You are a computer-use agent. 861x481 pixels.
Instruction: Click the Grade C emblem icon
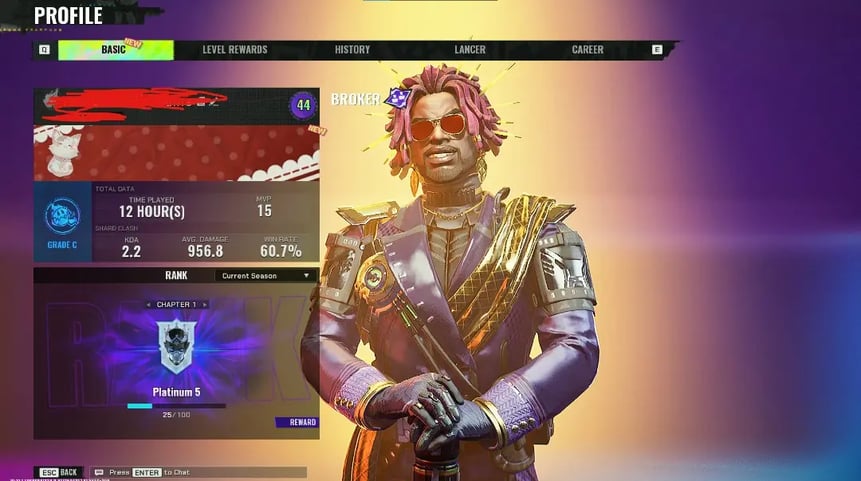[62, 216]
